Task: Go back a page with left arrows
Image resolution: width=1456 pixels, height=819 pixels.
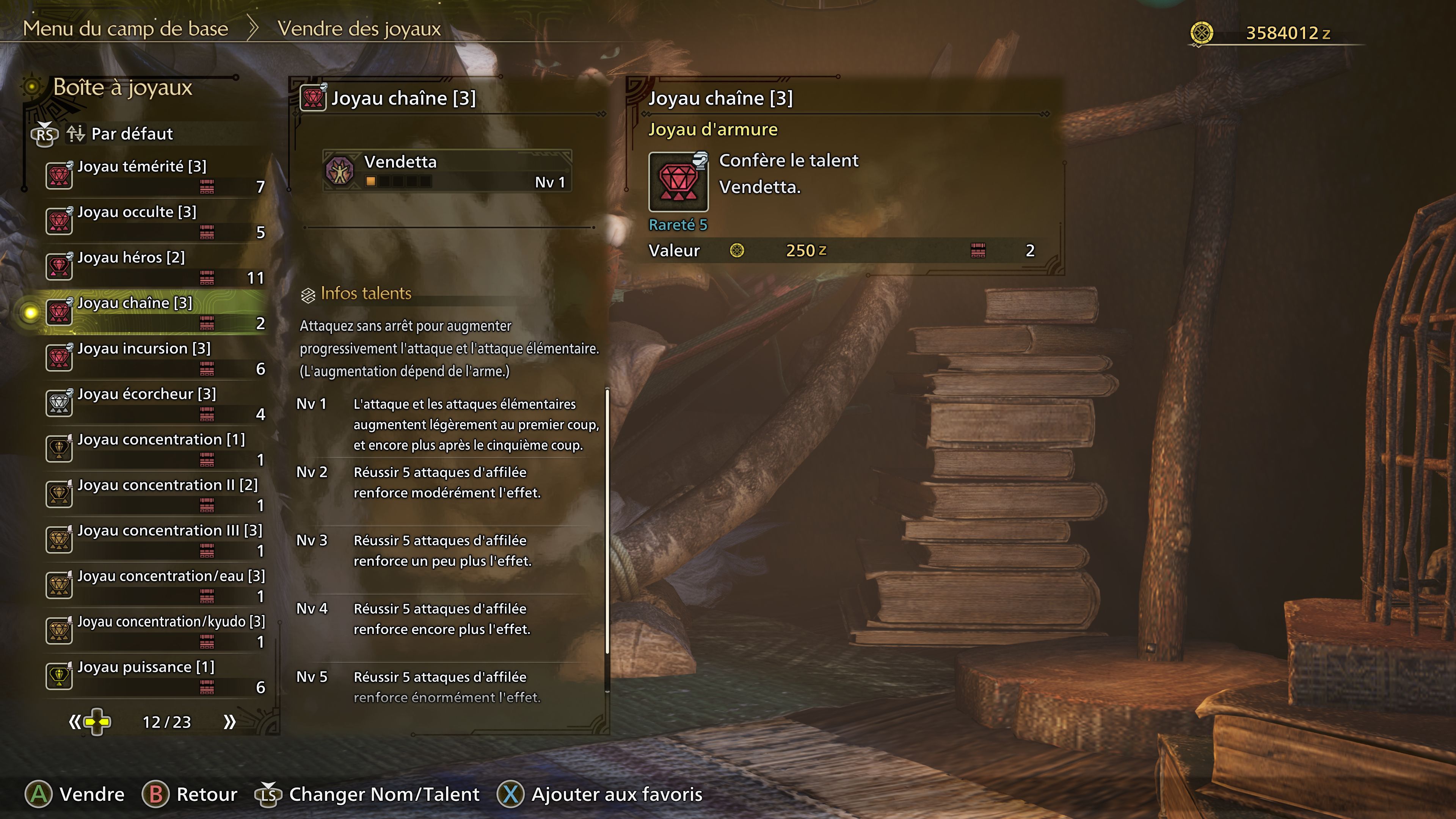Action: point(76,722)
